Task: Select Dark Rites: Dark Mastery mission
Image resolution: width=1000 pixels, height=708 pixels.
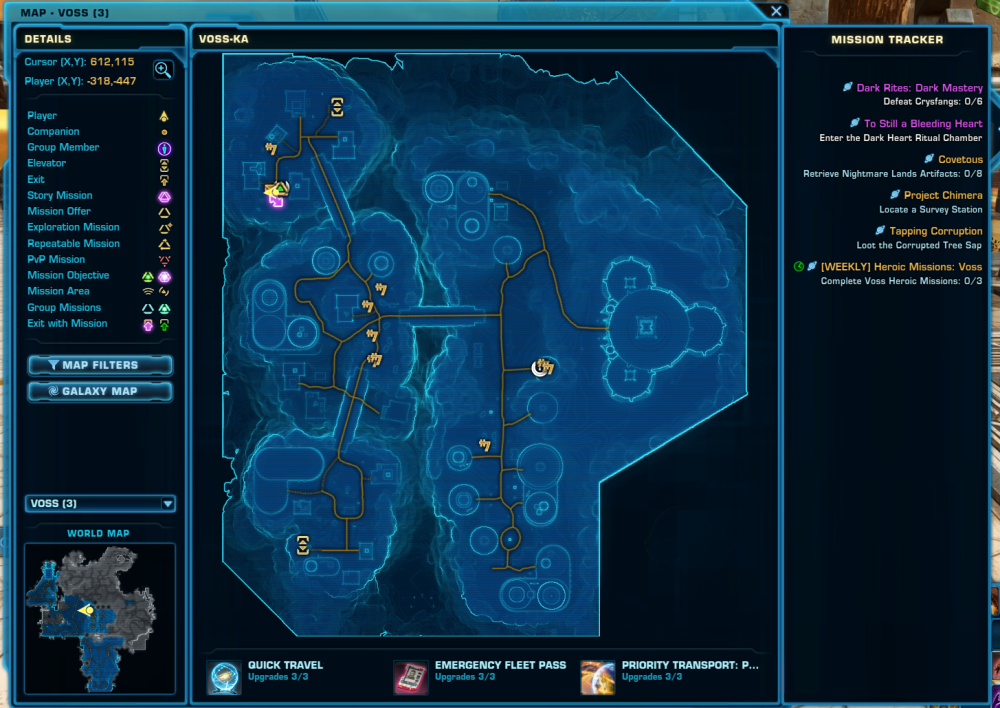Action: point(919,88)
